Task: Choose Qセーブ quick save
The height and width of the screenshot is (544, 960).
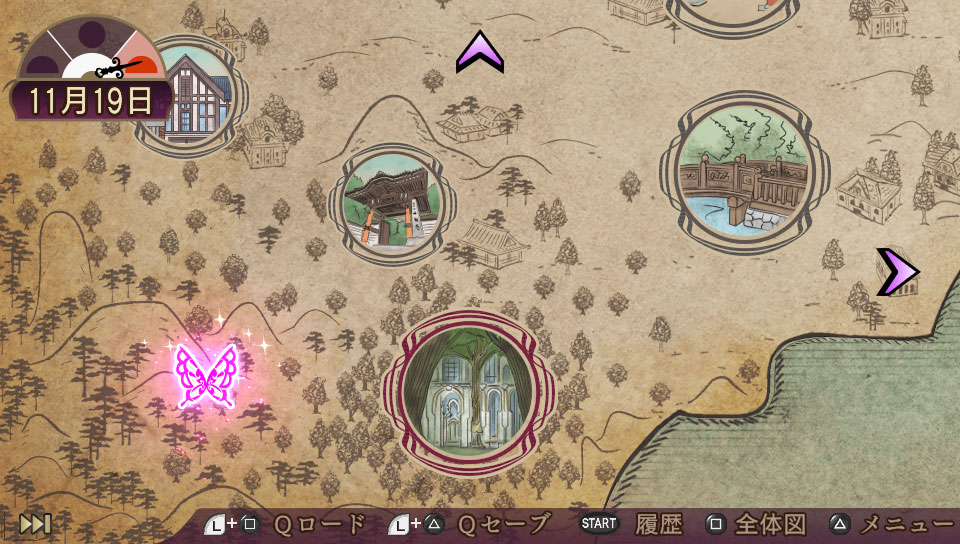Action: point(504,524)
